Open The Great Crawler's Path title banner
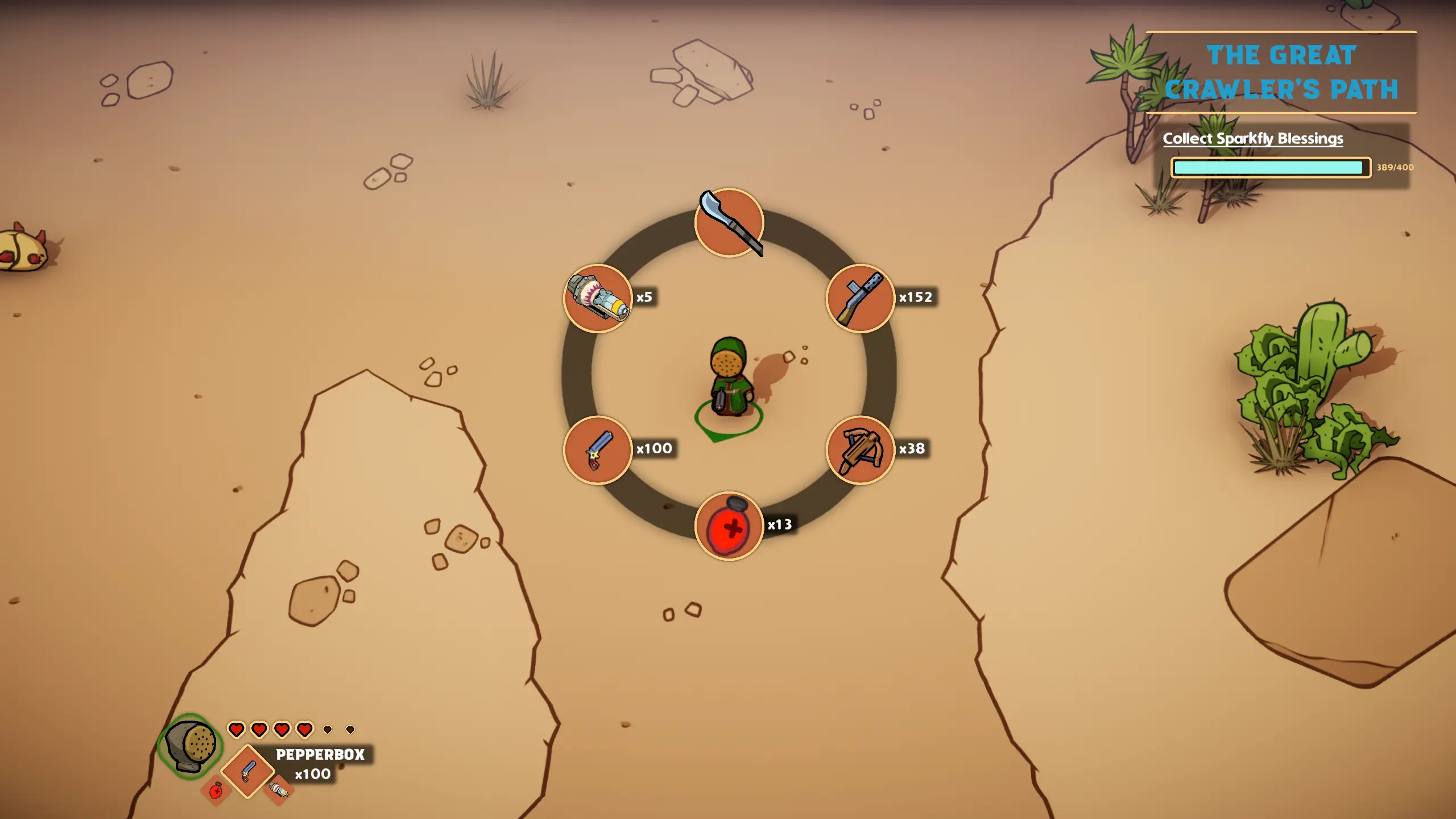This screenshot has width=1456, height=819. click(1281, 72)
